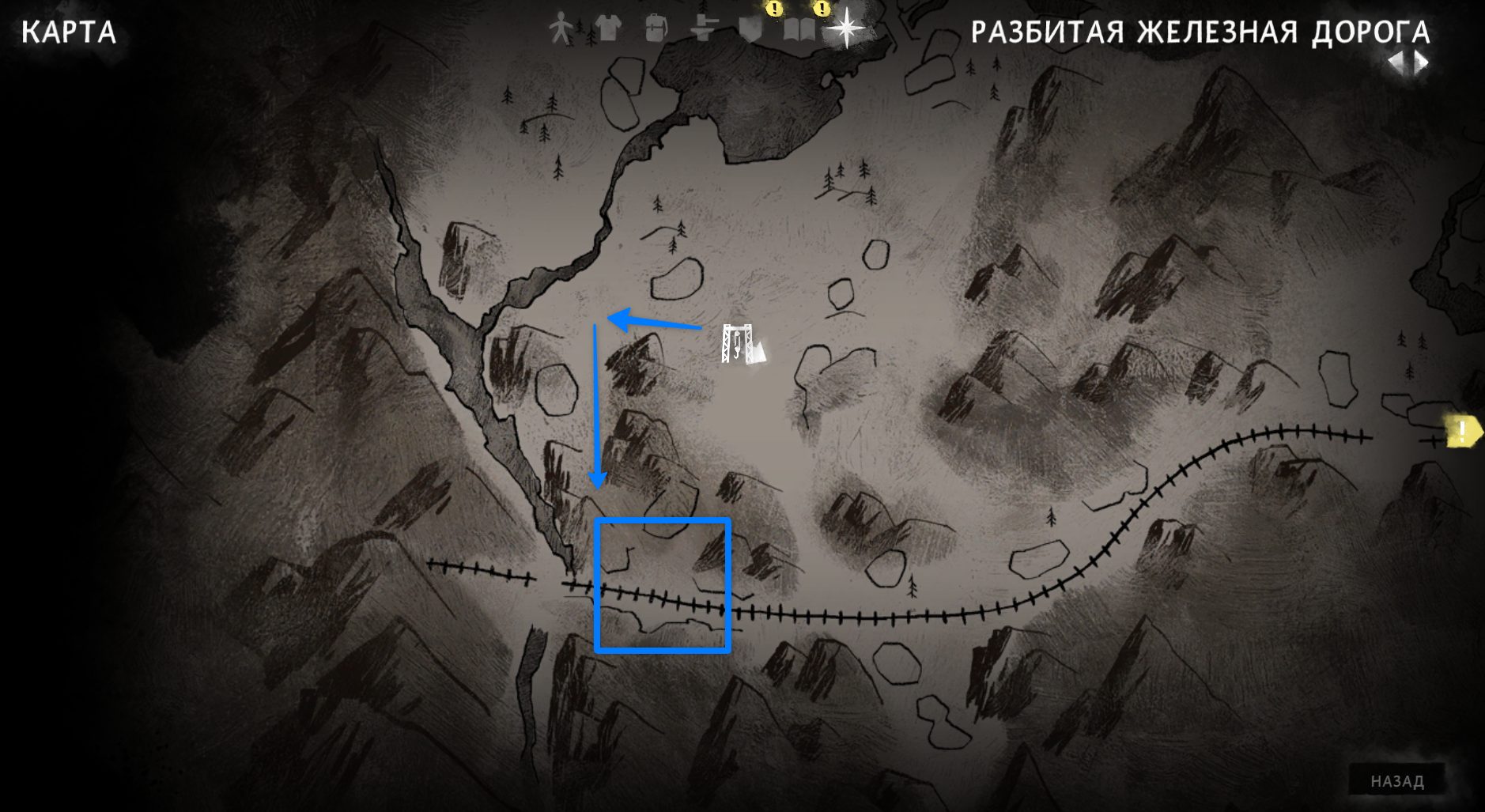Select the compass star map tab
The image size is (1485, 812).
(846, 28)
